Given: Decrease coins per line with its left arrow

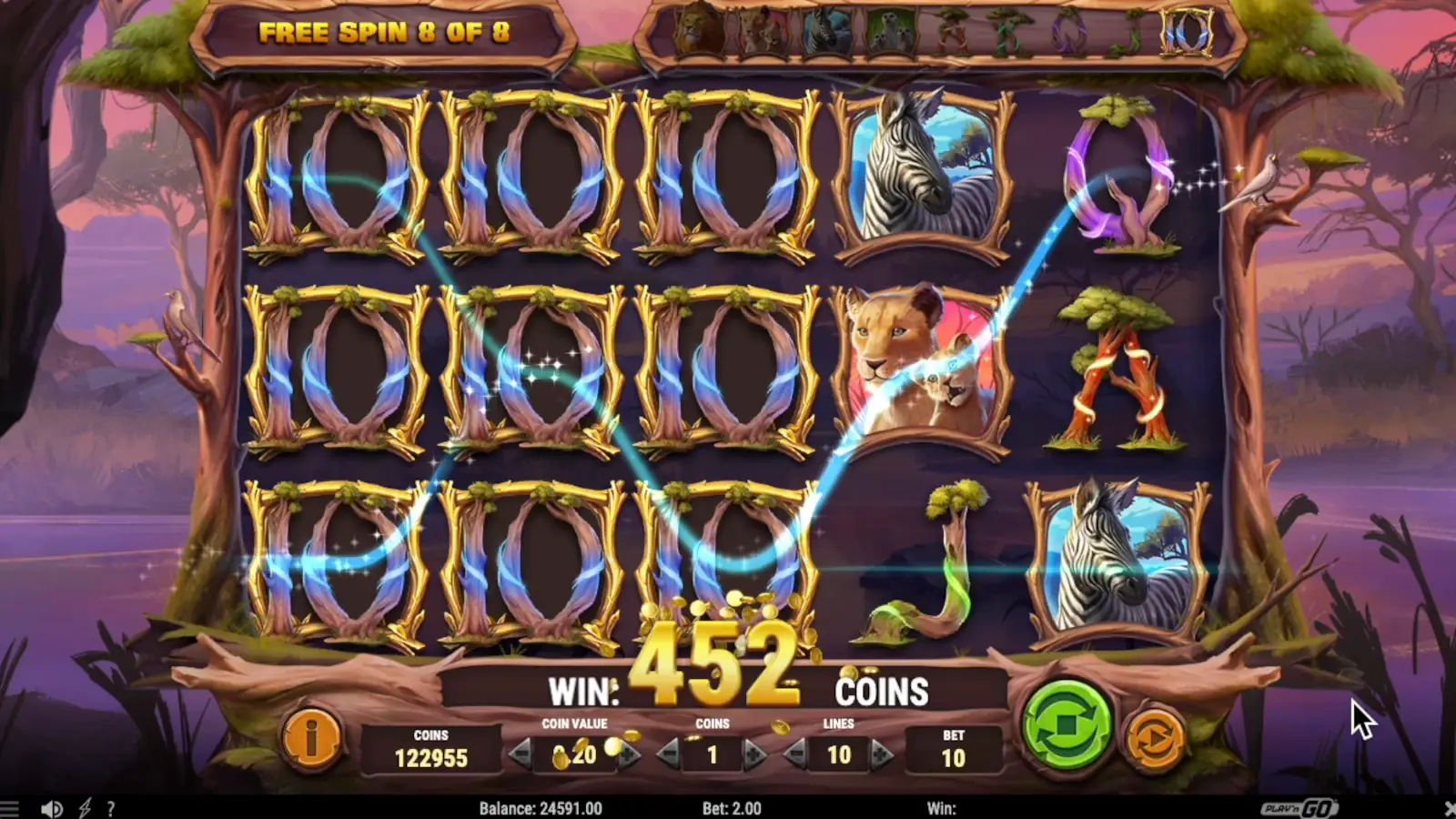Looking at the screenshot, I should point(670,753).
